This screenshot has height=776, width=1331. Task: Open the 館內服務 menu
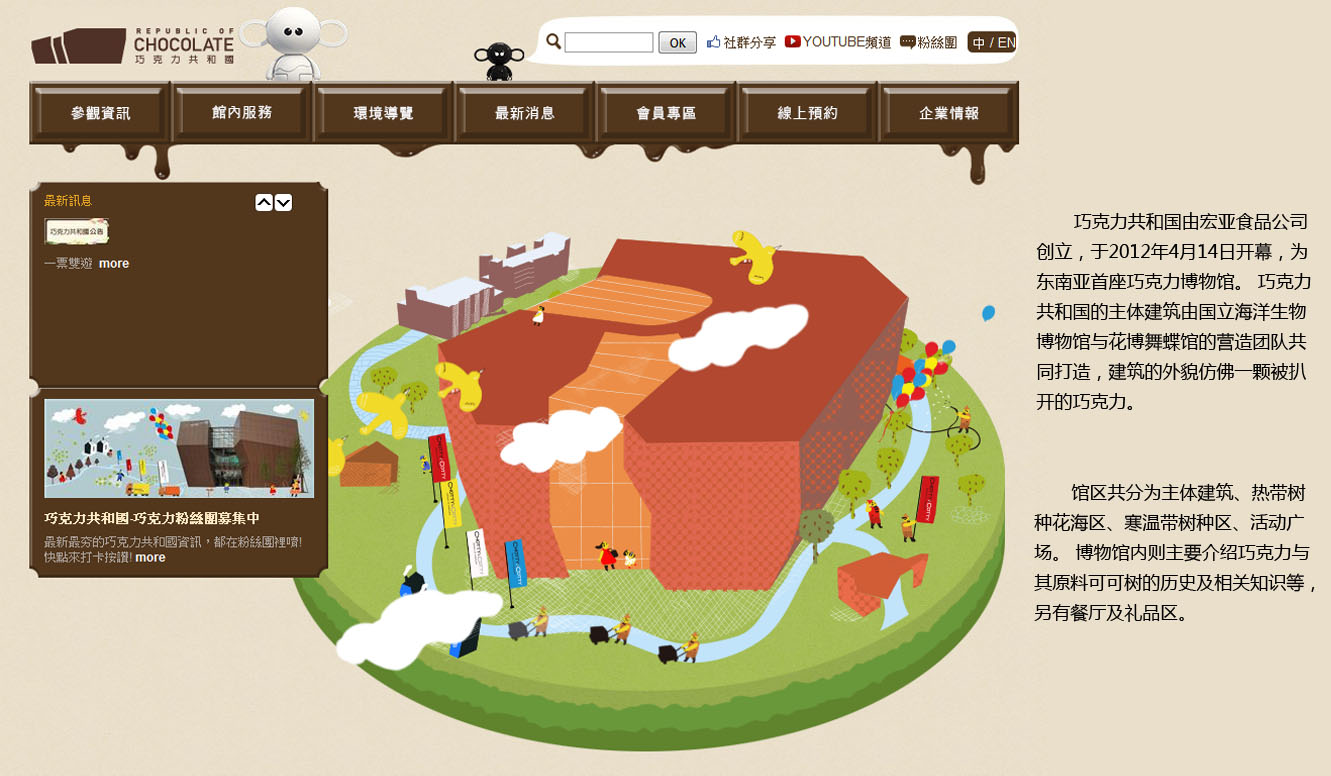[x=242, y=113]
